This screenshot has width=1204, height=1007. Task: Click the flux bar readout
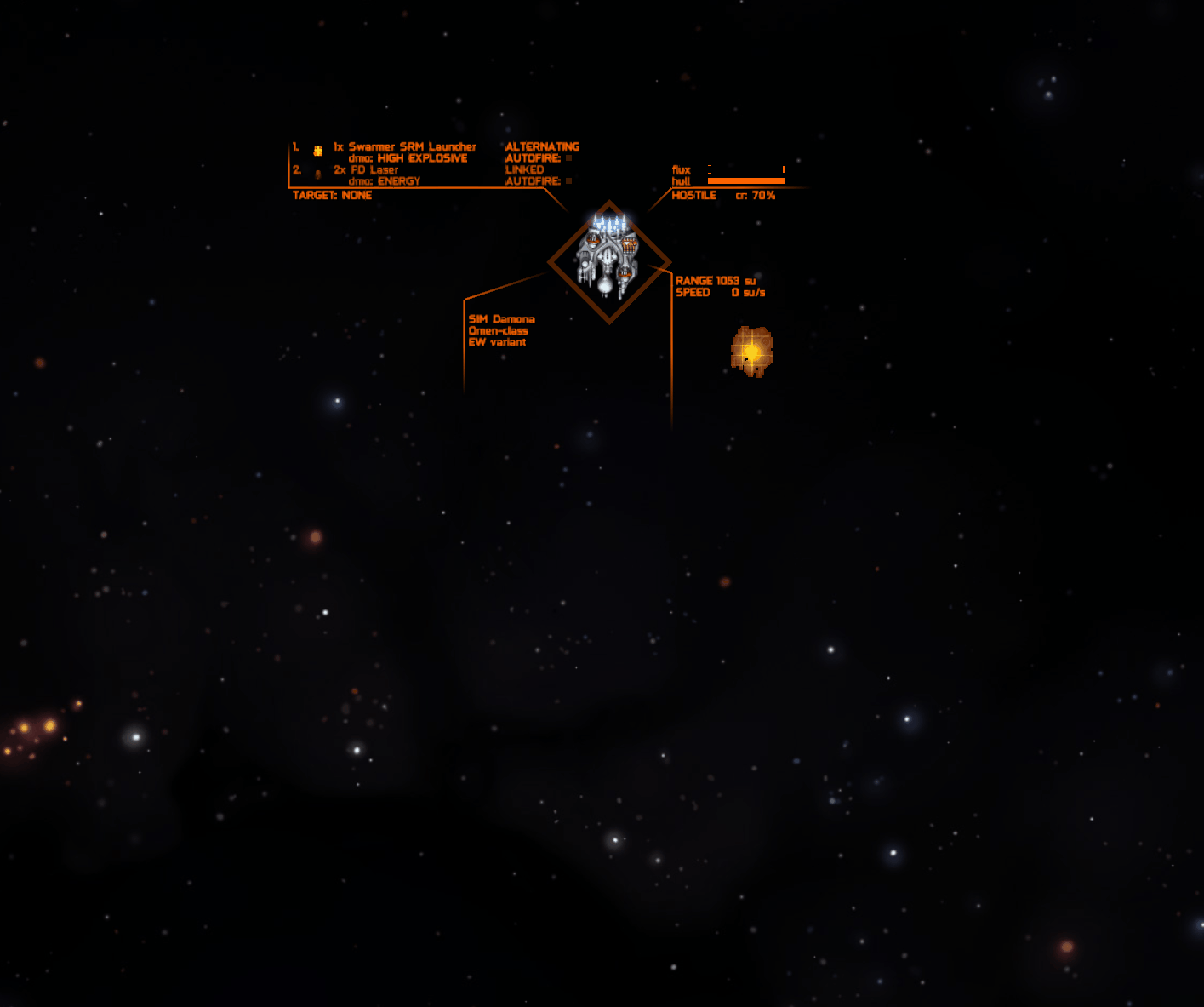coord(745,169)
